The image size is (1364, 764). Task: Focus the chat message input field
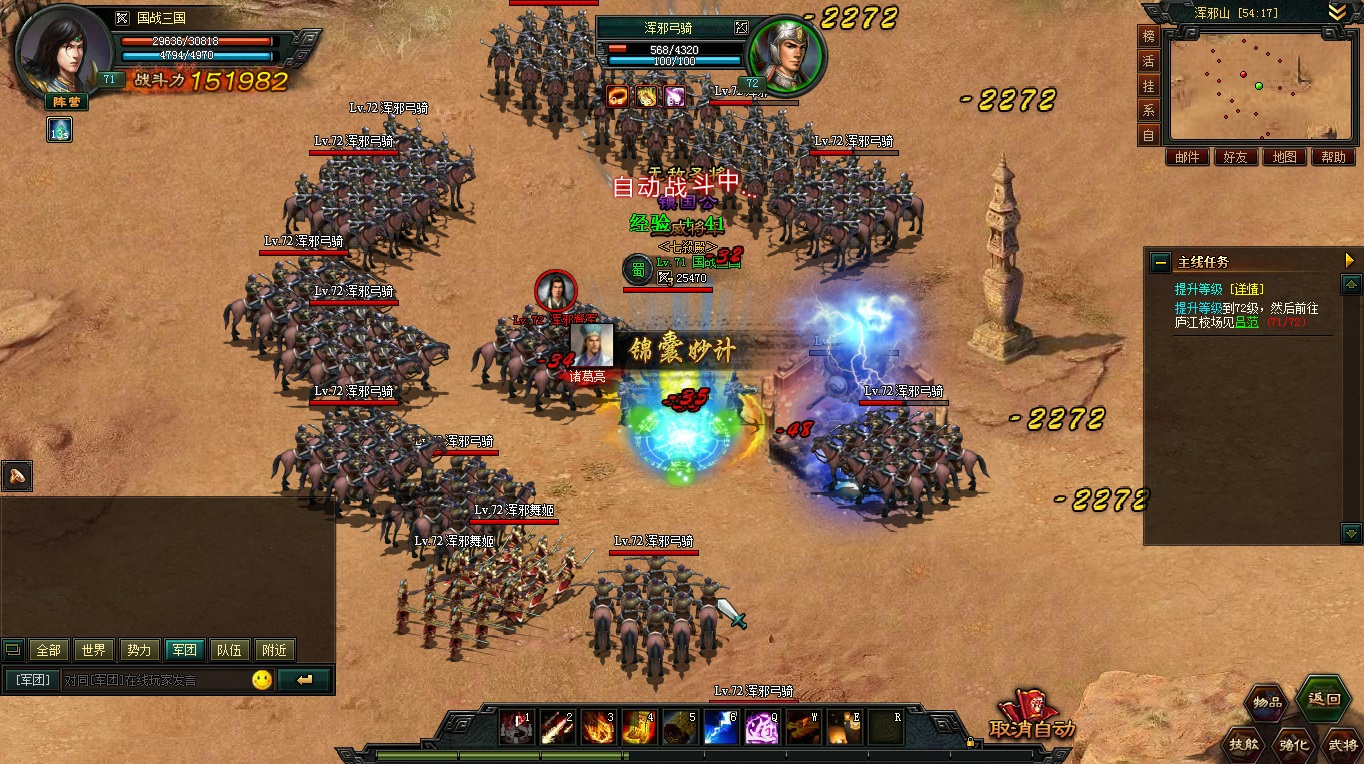[x=150, y=680]
